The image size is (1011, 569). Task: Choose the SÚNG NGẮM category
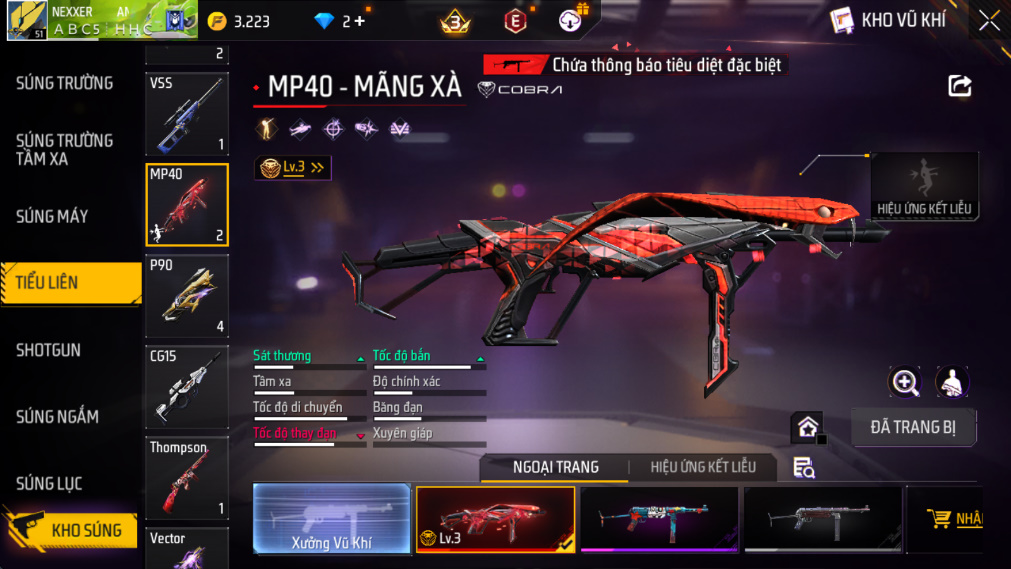[x=57, y=417]
